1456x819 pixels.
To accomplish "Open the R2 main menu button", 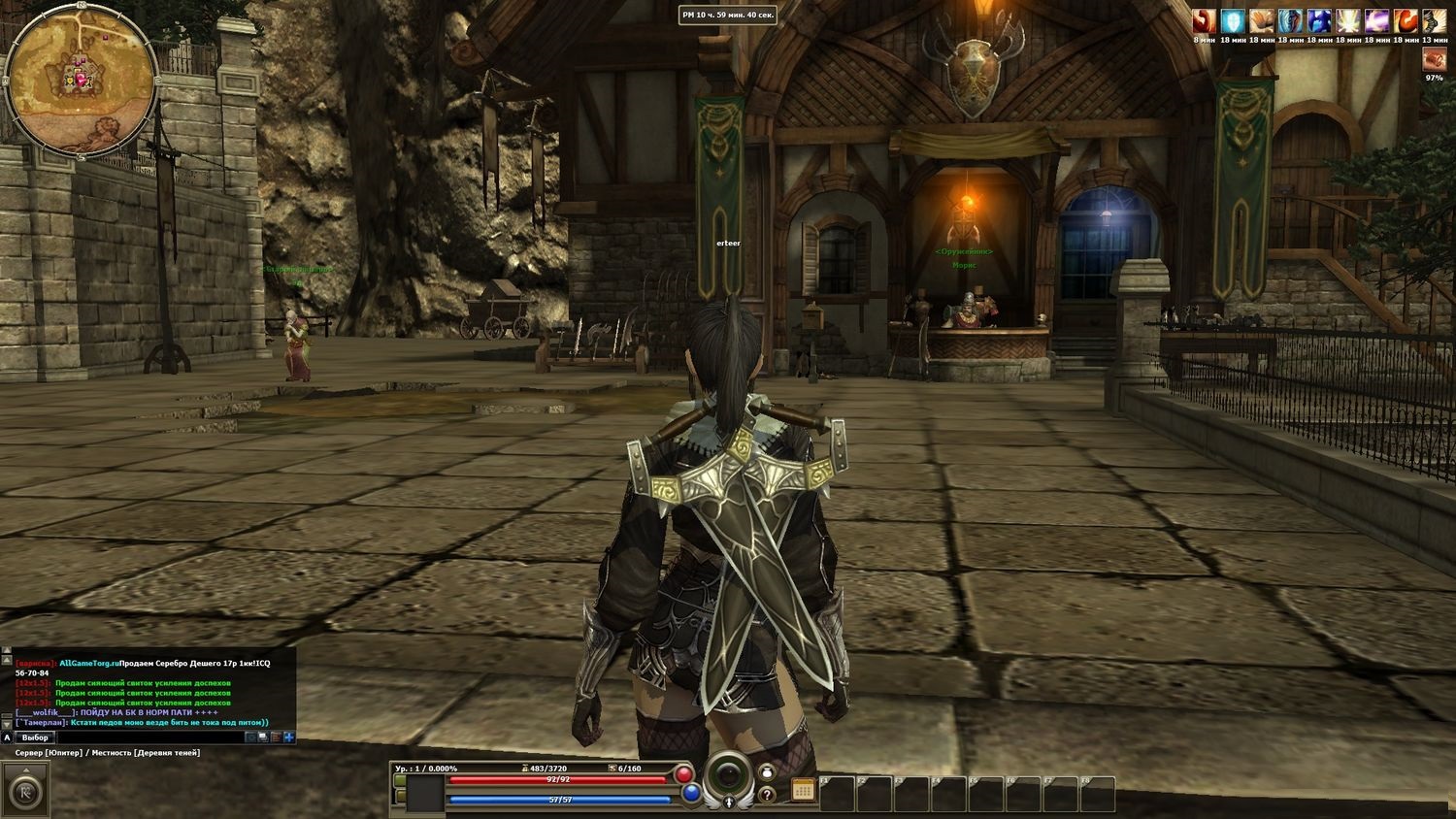I will tap(23, 789).
